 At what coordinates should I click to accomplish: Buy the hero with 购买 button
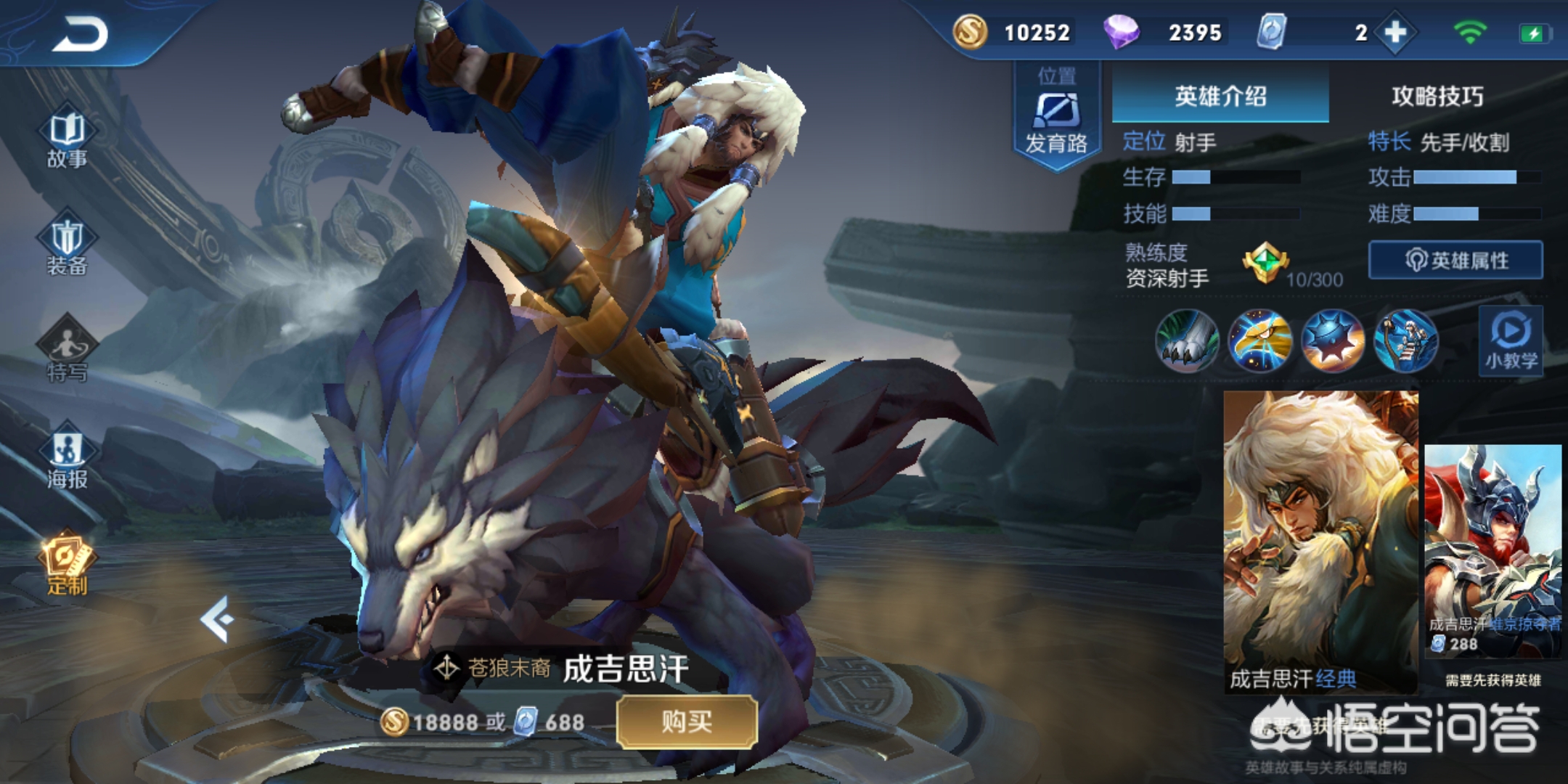[687, 722]
